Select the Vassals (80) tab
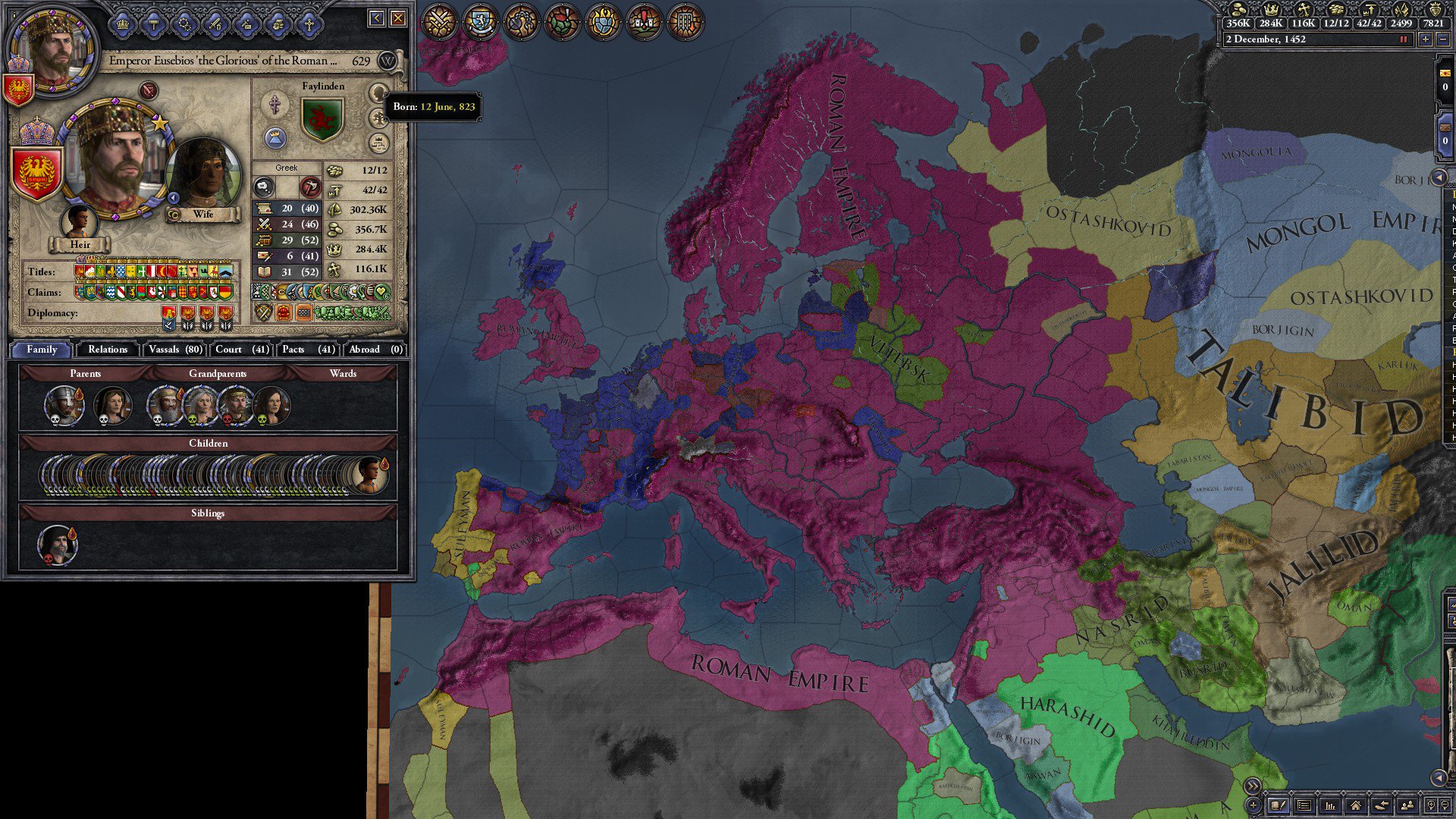Viewport: 1456px width, 819px height. (174, 350)
